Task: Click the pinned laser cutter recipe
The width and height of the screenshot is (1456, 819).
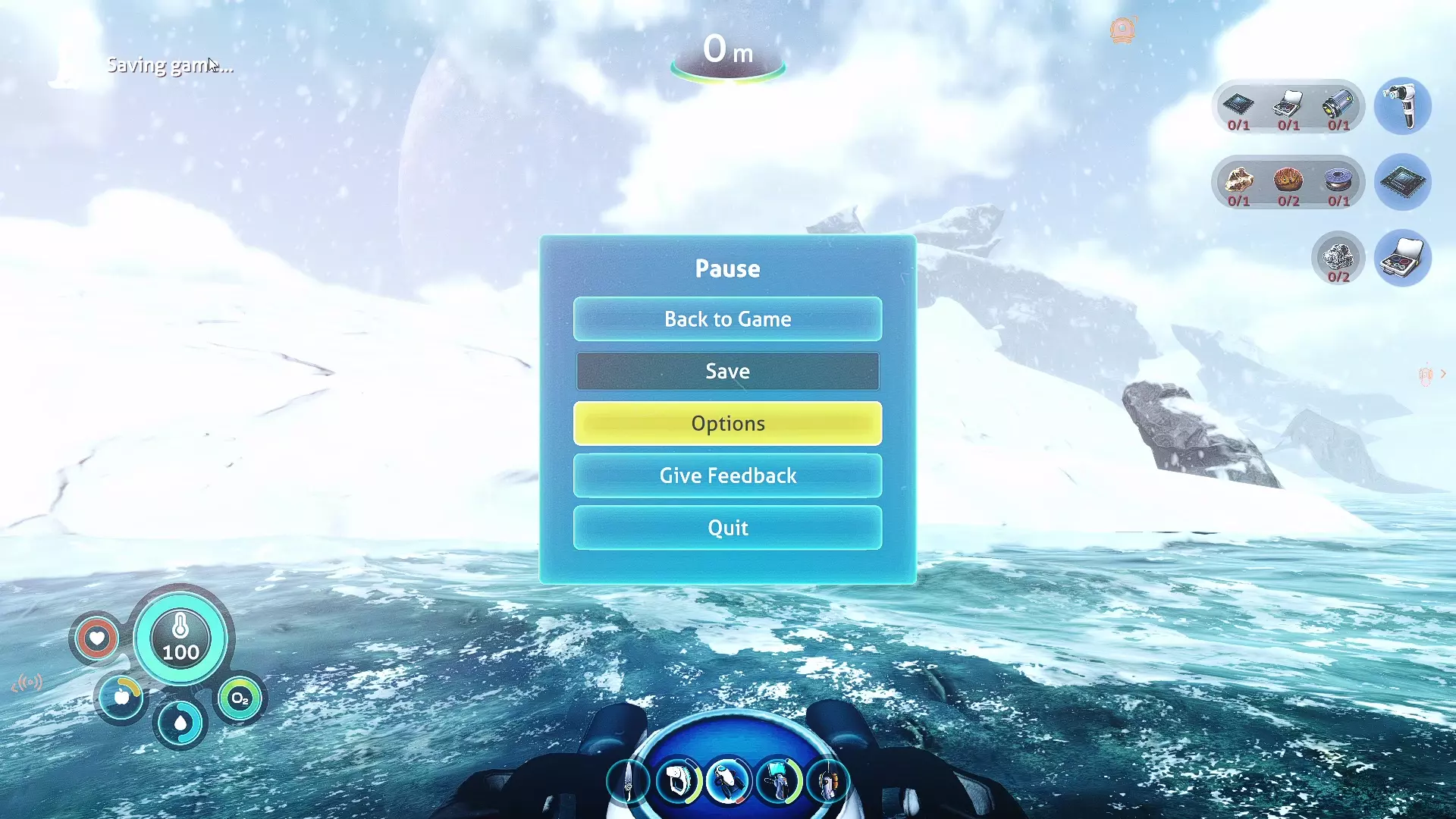Action: click(1402, 106)
